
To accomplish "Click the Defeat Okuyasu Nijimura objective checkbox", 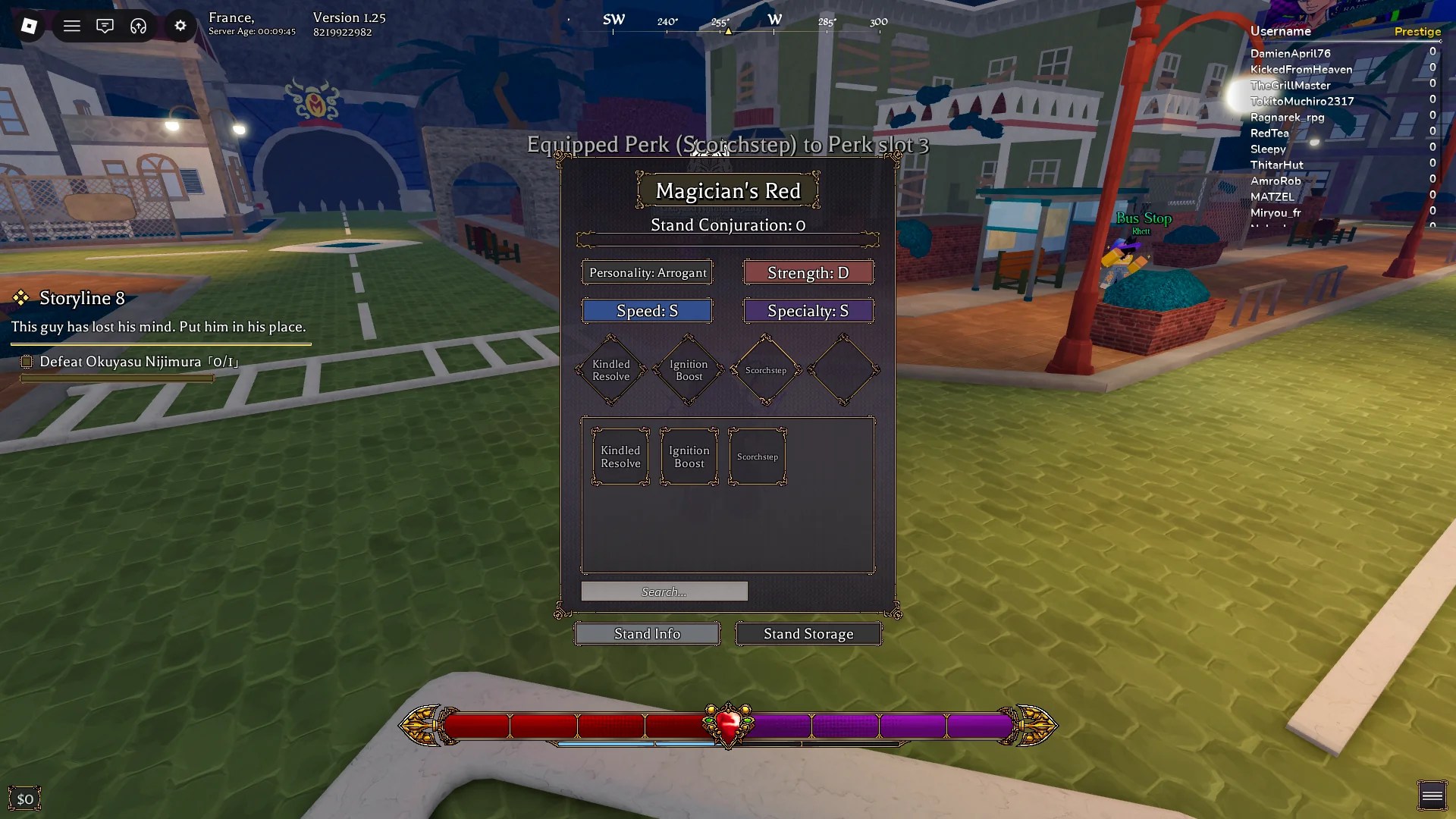I will [x=27, y=362].
